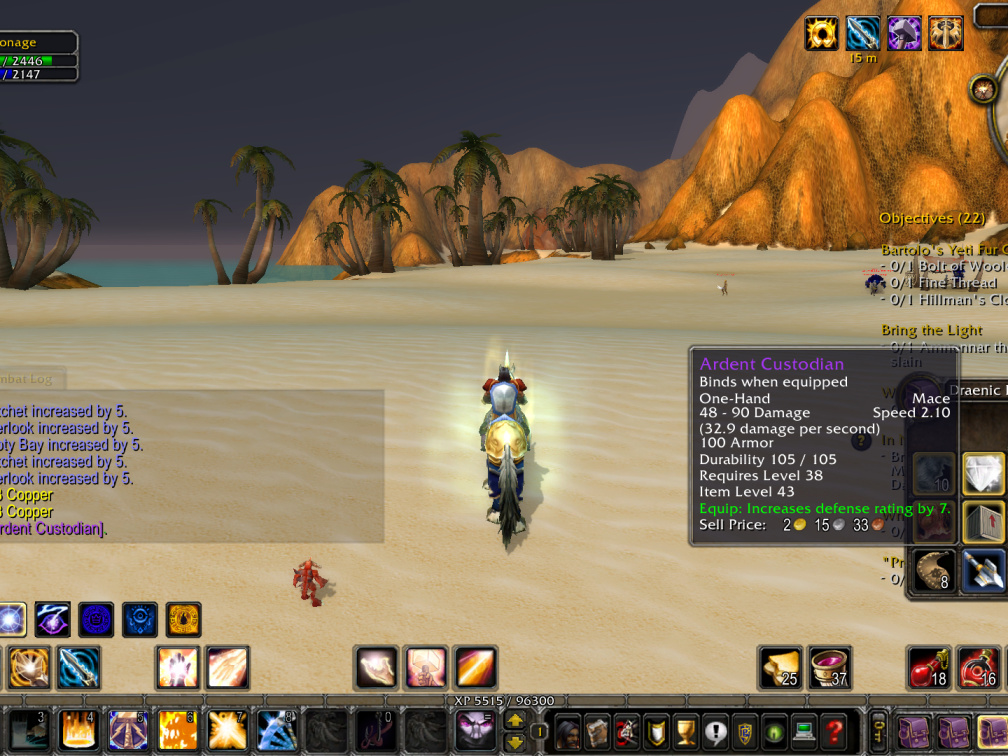
Task: Open the quest log exclamation button
Action: tap(715, 732)
